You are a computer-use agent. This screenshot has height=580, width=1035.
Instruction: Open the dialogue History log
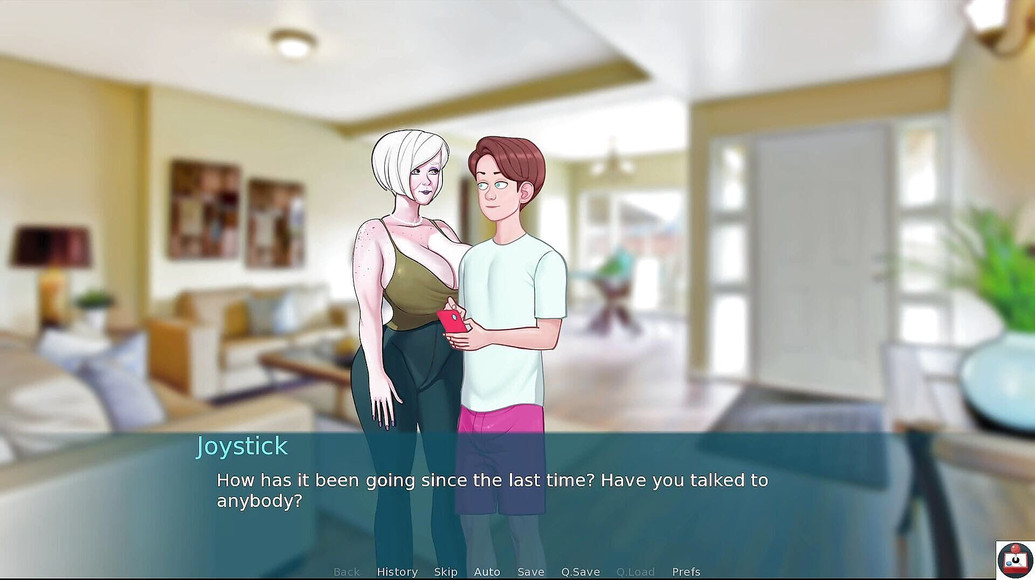point(397,572)
